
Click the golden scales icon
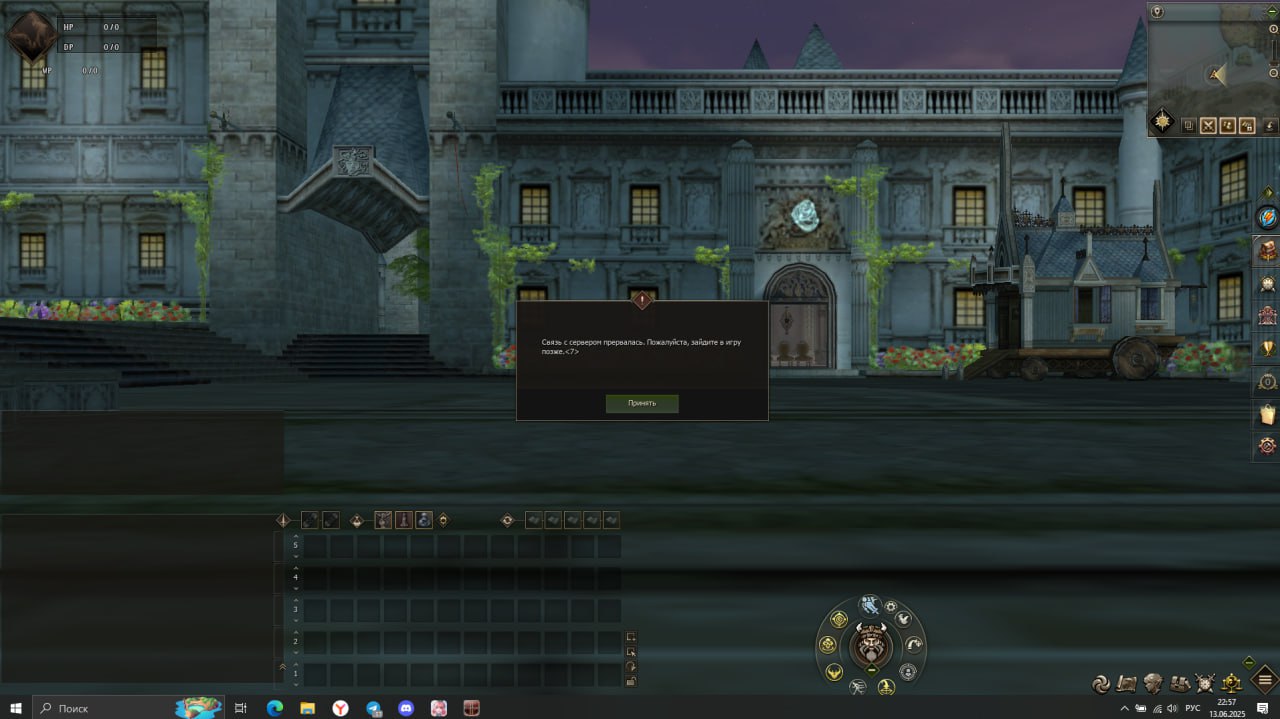pos(1232,684)
